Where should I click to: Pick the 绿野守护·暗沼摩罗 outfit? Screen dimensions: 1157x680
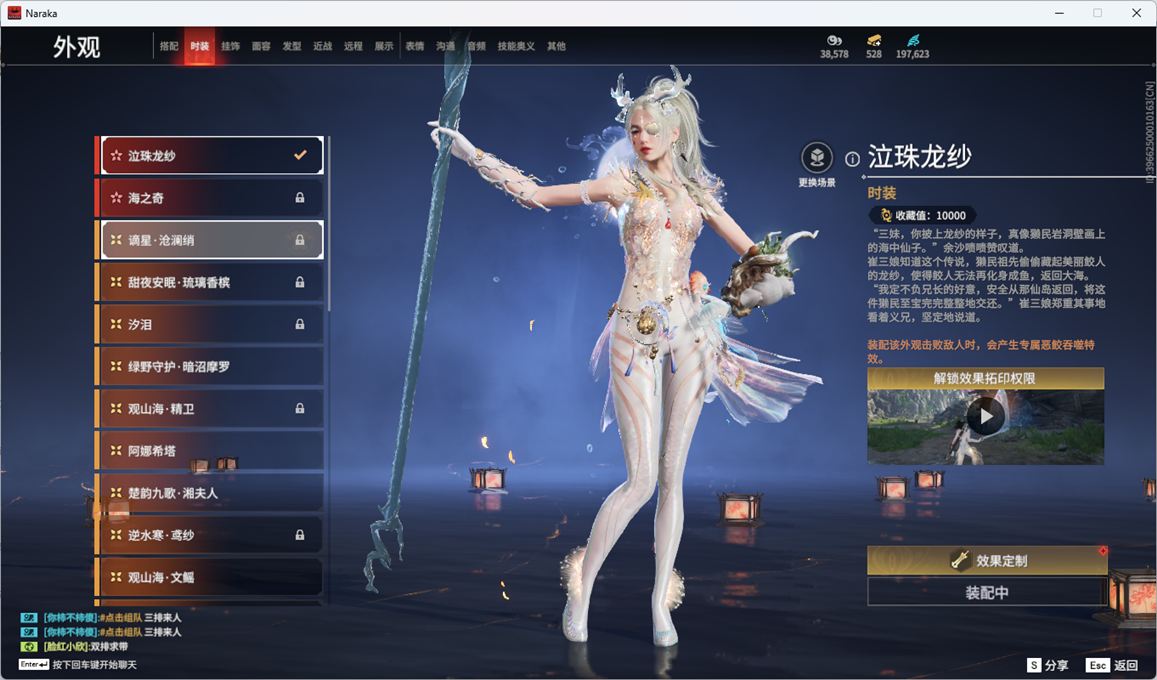[x=210, y=367]
